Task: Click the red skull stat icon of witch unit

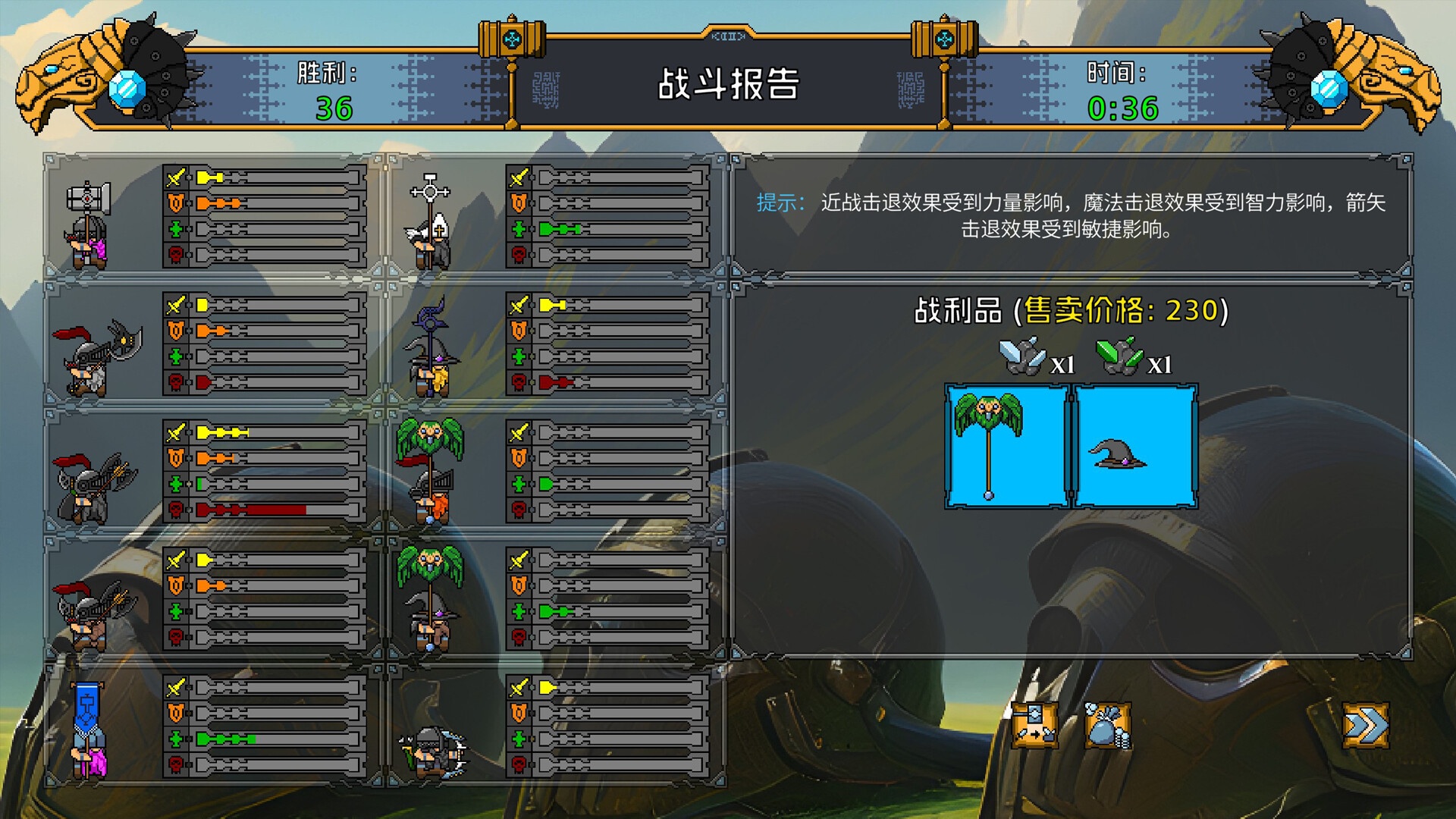Action: click(518, 382)
